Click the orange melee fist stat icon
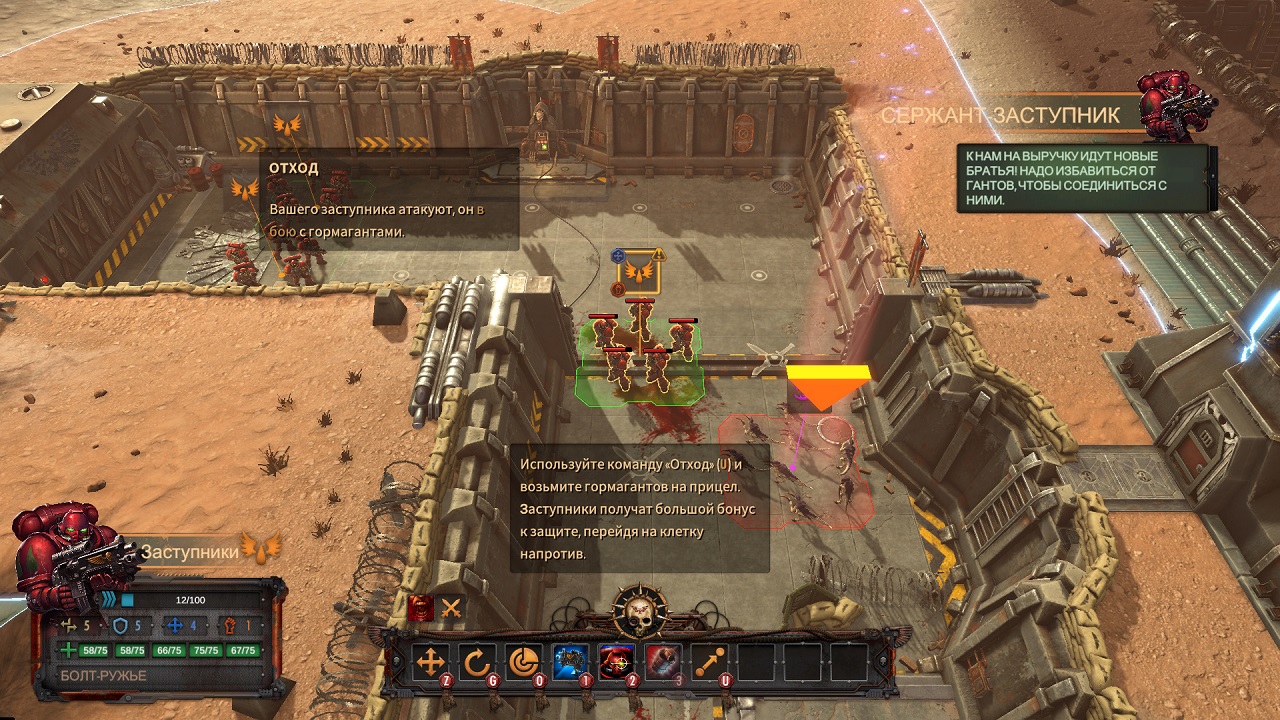The width and height of the screenshot is (1280, 720). (x=229, y=624)
